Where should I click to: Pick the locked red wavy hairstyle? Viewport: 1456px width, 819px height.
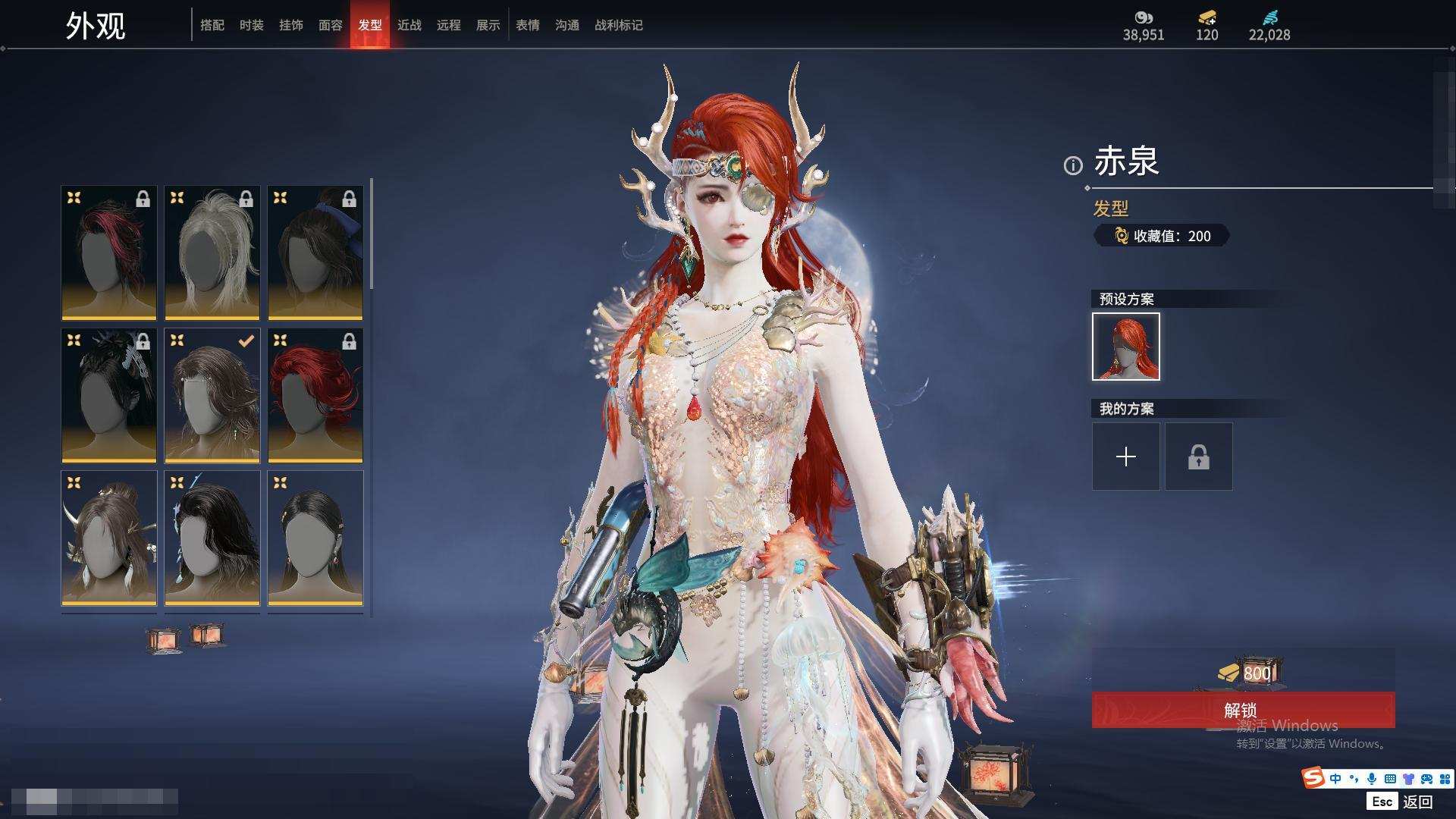(315, 395)
